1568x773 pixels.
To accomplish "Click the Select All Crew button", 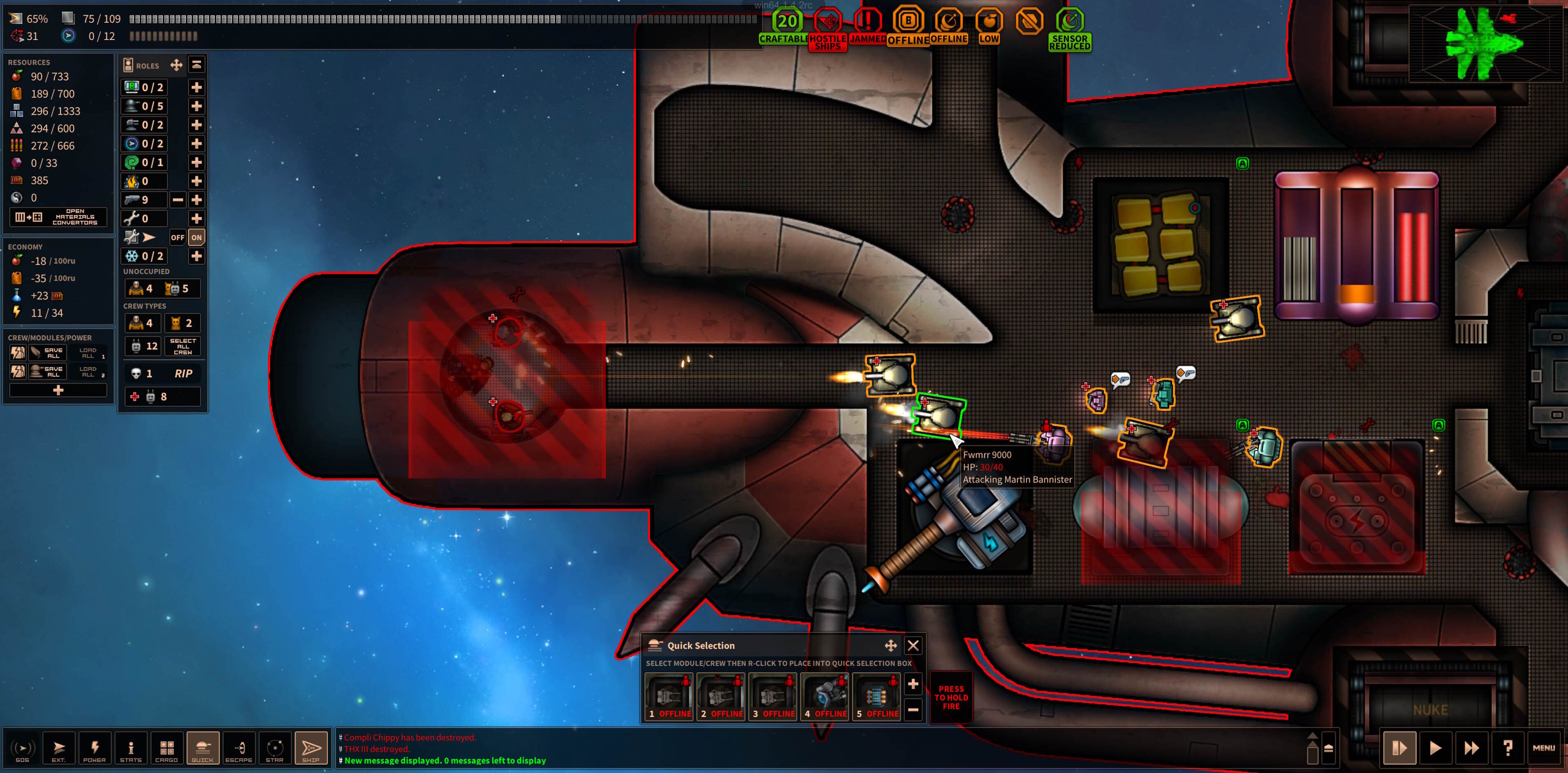I will coord(182,346).
